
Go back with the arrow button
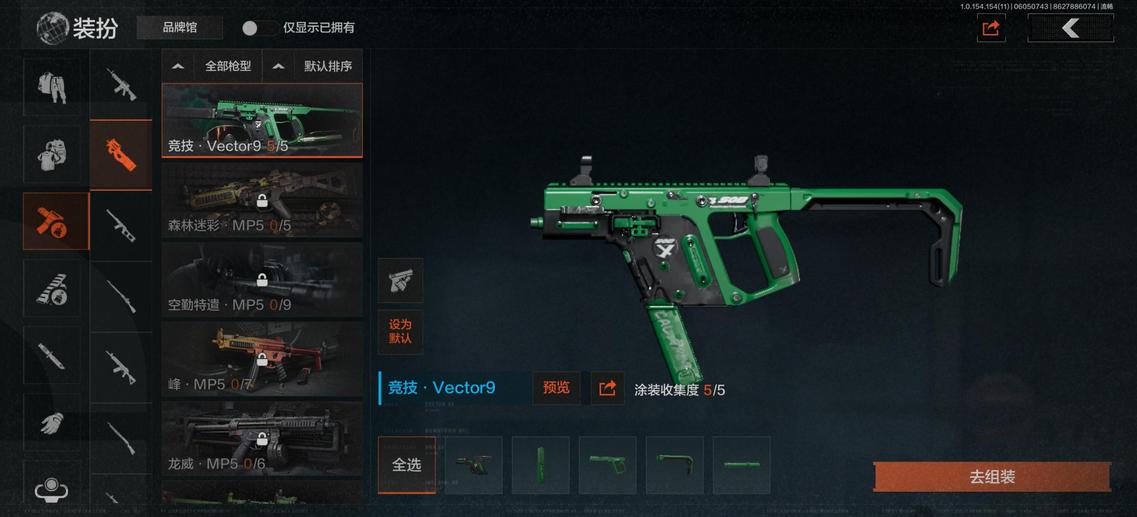tap(1070, 28)
